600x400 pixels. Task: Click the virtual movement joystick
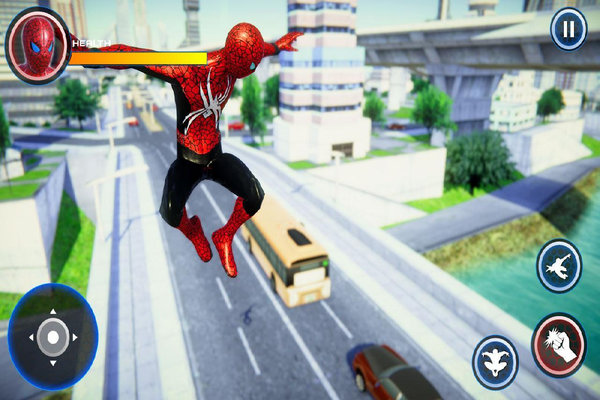(53, 336)
